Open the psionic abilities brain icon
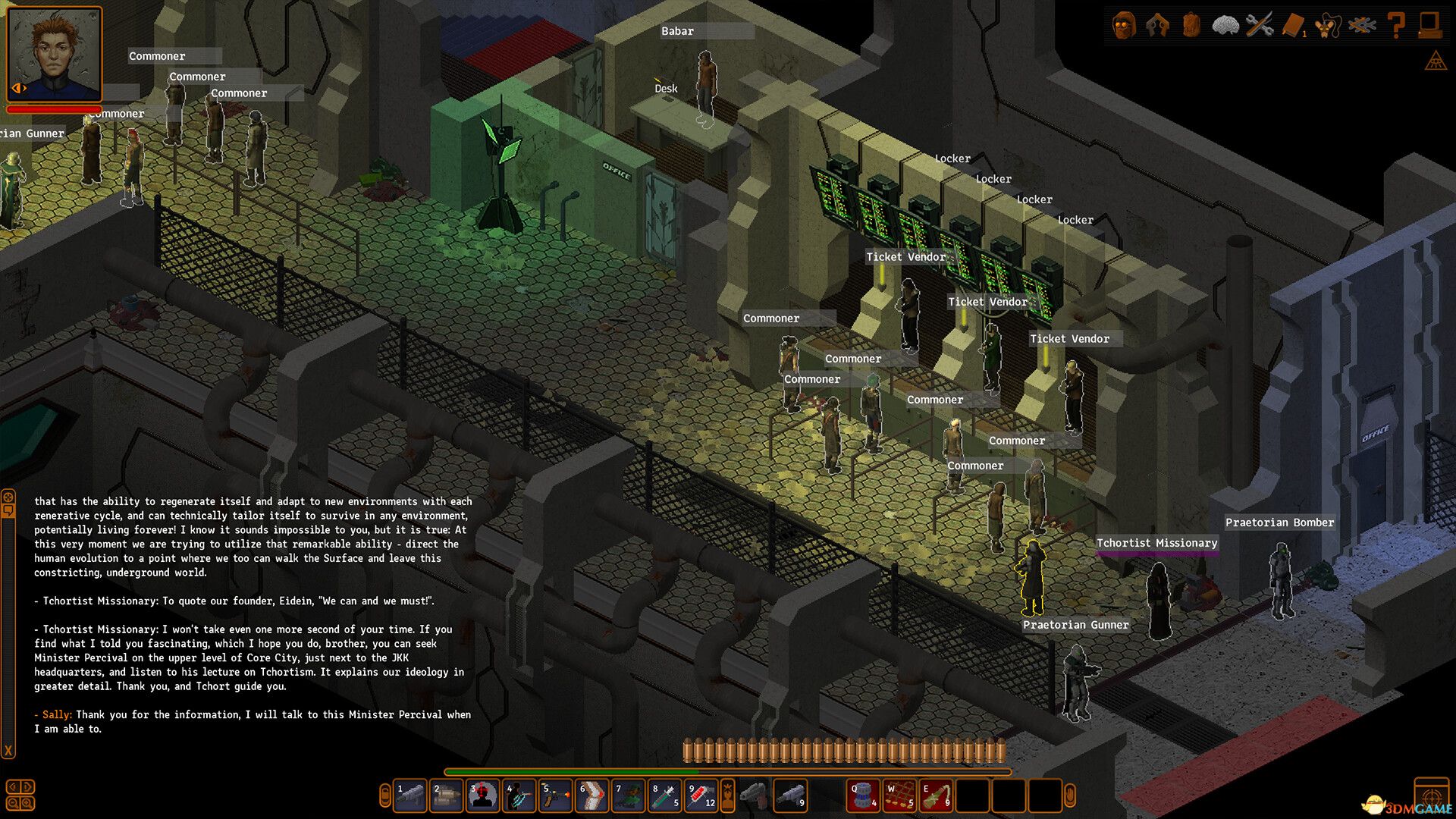The image size is (1456, 819). click(x=1226, y=25)
